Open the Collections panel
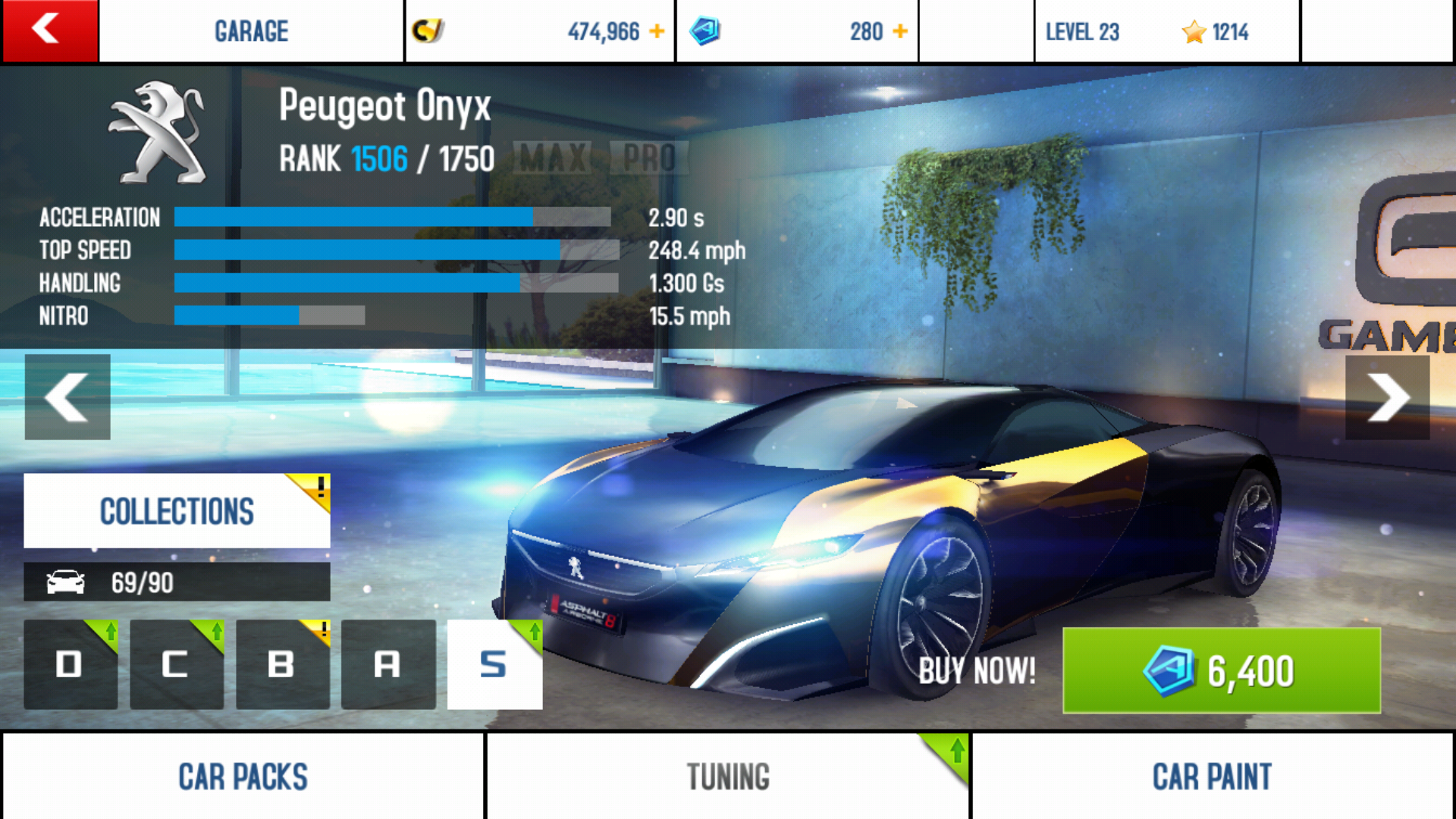This screenshot has height=819, width=1456. tap(177, 511)
